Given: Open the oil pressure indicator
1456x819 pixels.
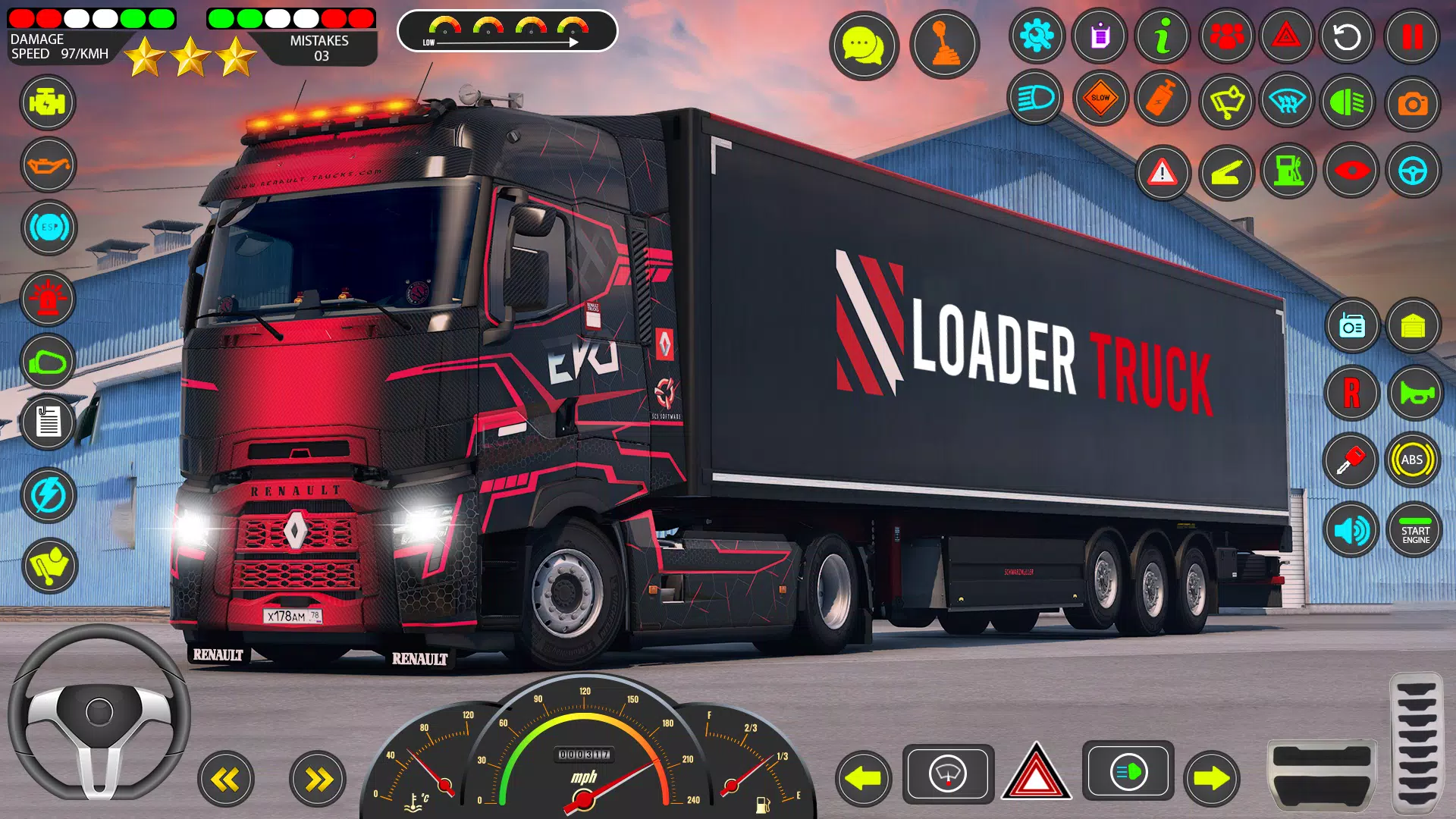Looking at the screenshot, I should tap(48, 166).
